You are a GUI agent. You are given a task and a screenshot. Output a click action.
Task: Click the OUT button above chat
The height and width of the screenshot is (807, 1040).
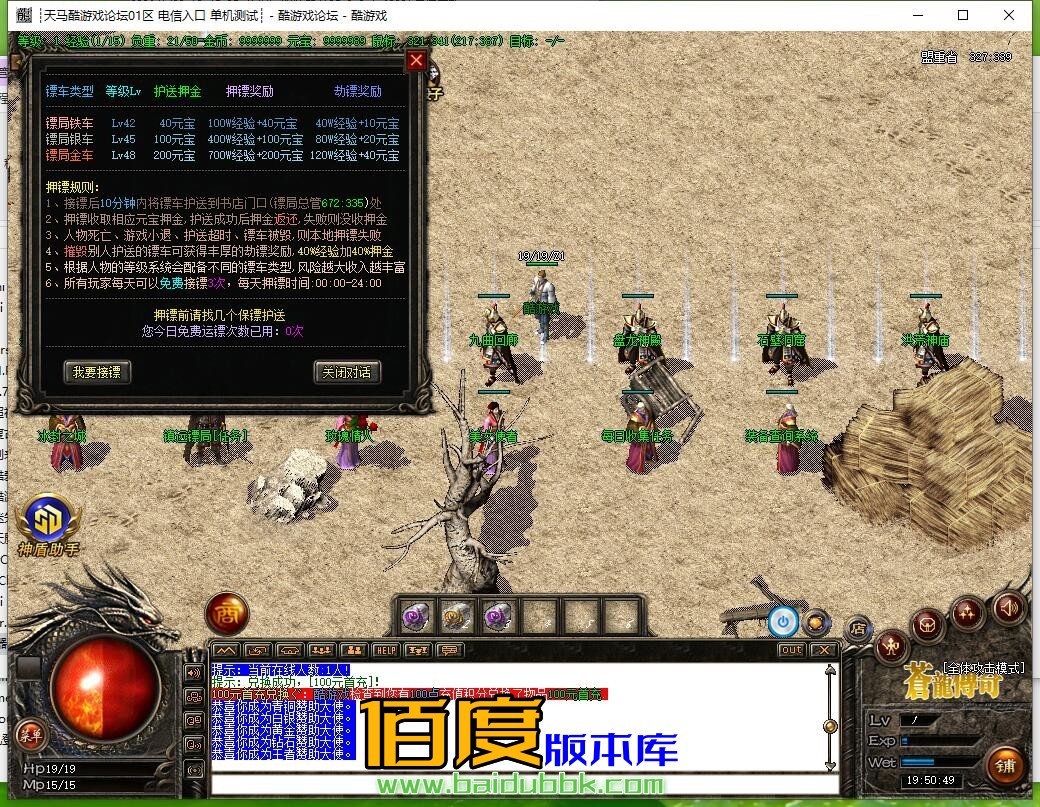pos(791,650)
